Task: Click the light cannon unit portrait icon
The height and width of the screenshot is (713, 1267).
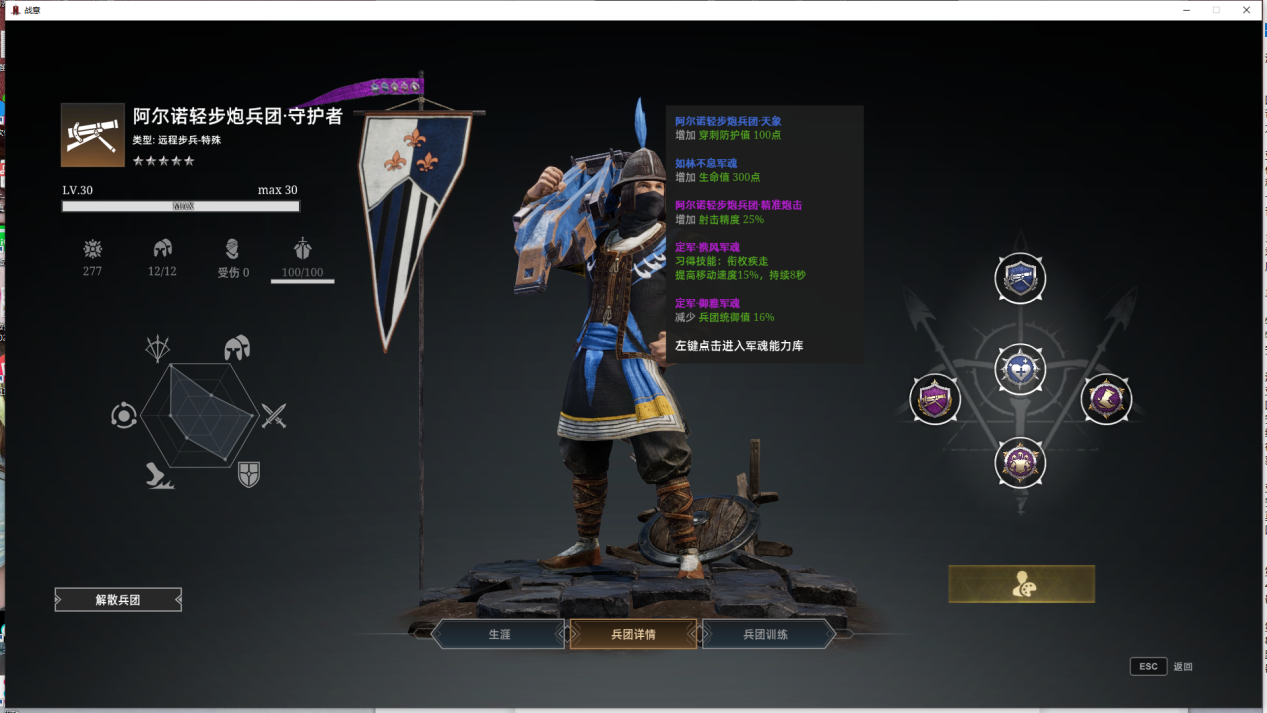Action: [x=93, y=135]
